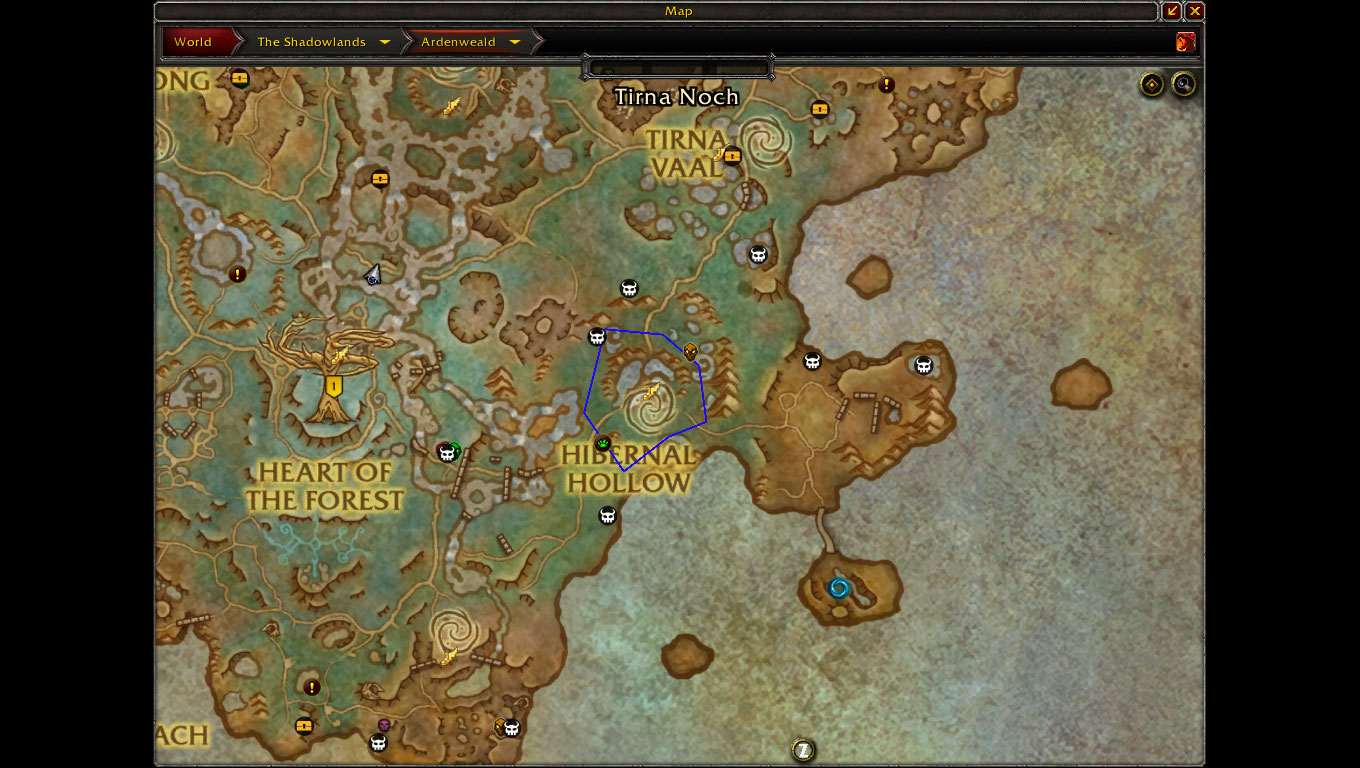Click the coin button at the map's bottom edge
This screenshot has height=768, width=1360.
(x=802, y=750)
